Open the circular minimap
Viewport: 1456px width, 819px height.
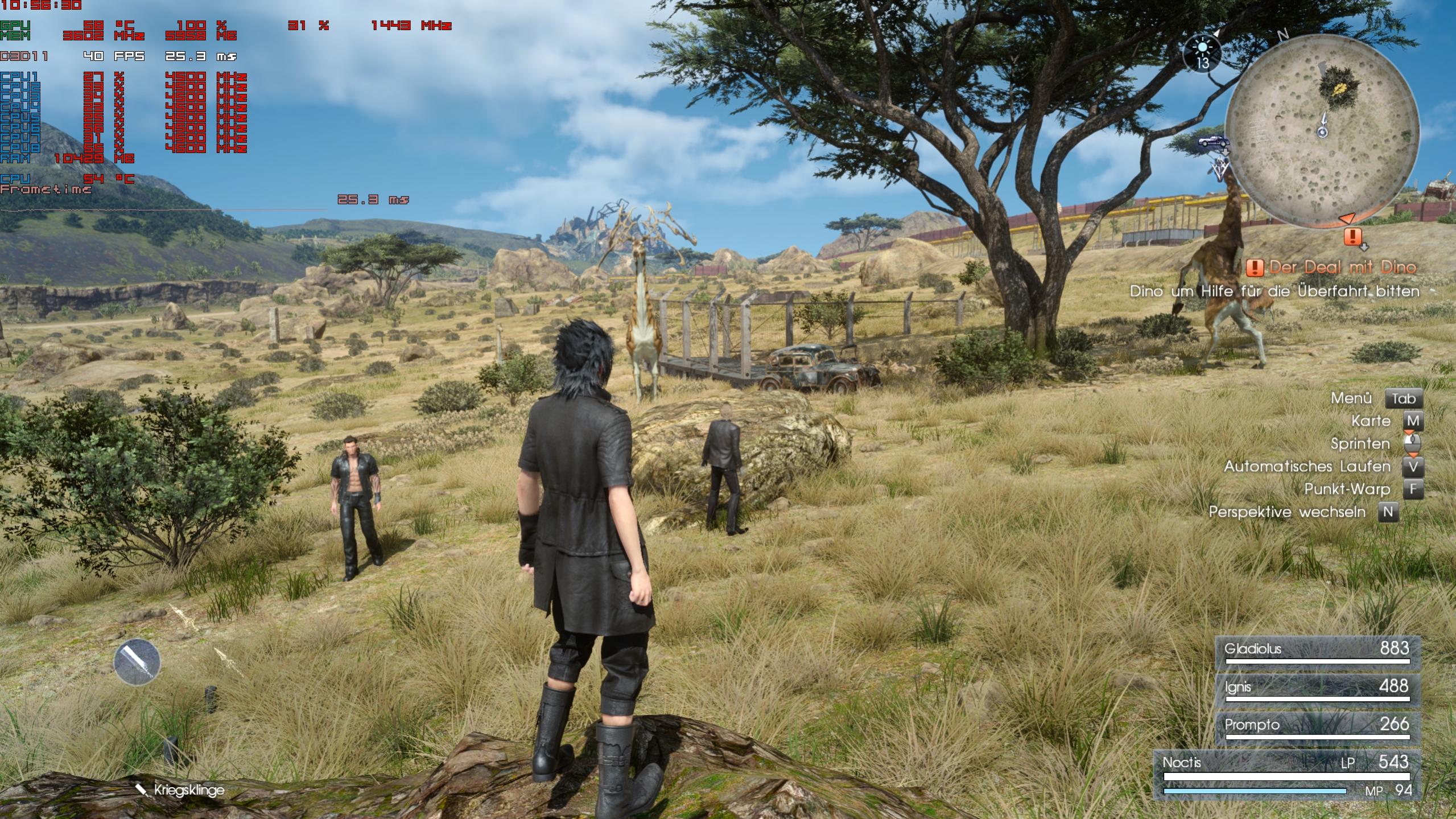pos(1322,131)
